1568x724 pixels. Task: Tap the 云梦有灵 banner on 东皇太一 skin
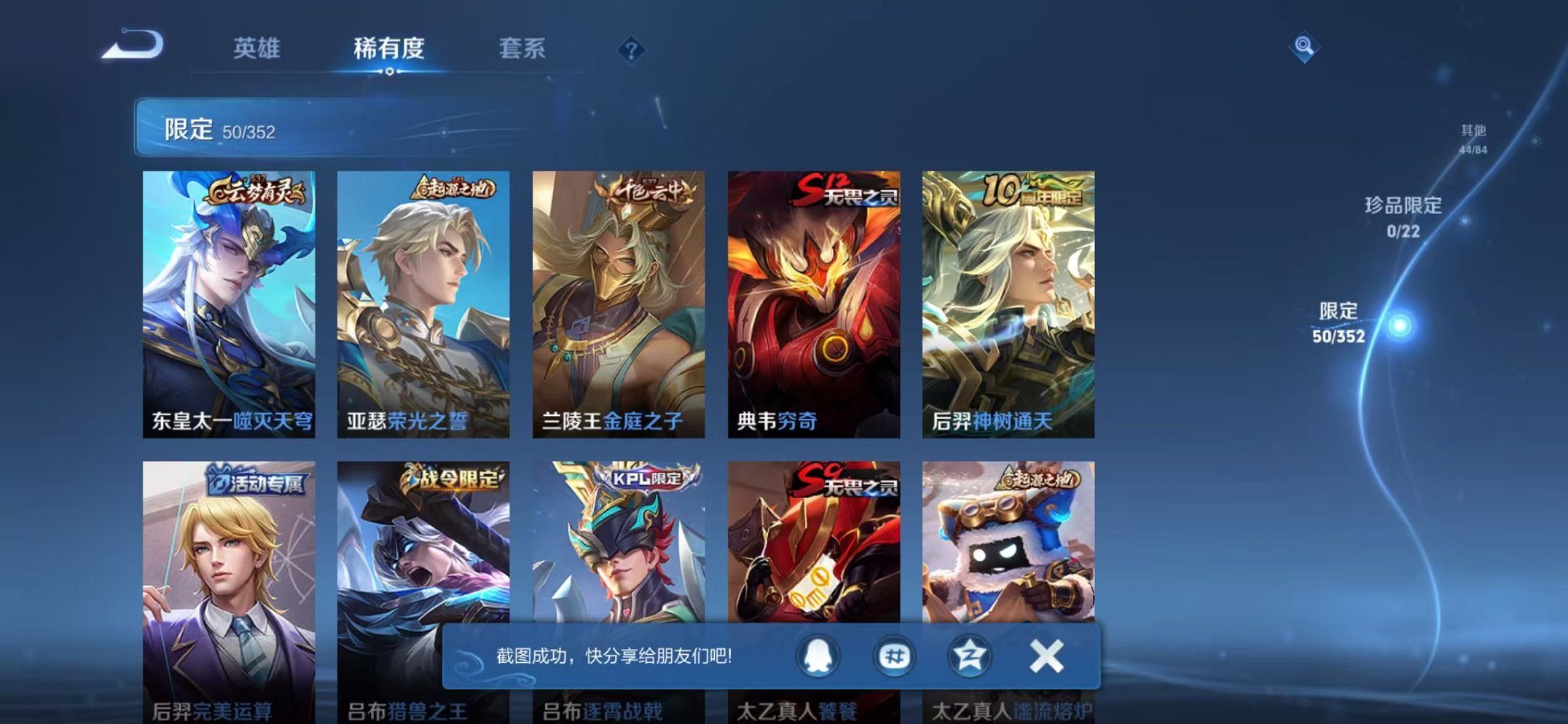click(260, 189)
